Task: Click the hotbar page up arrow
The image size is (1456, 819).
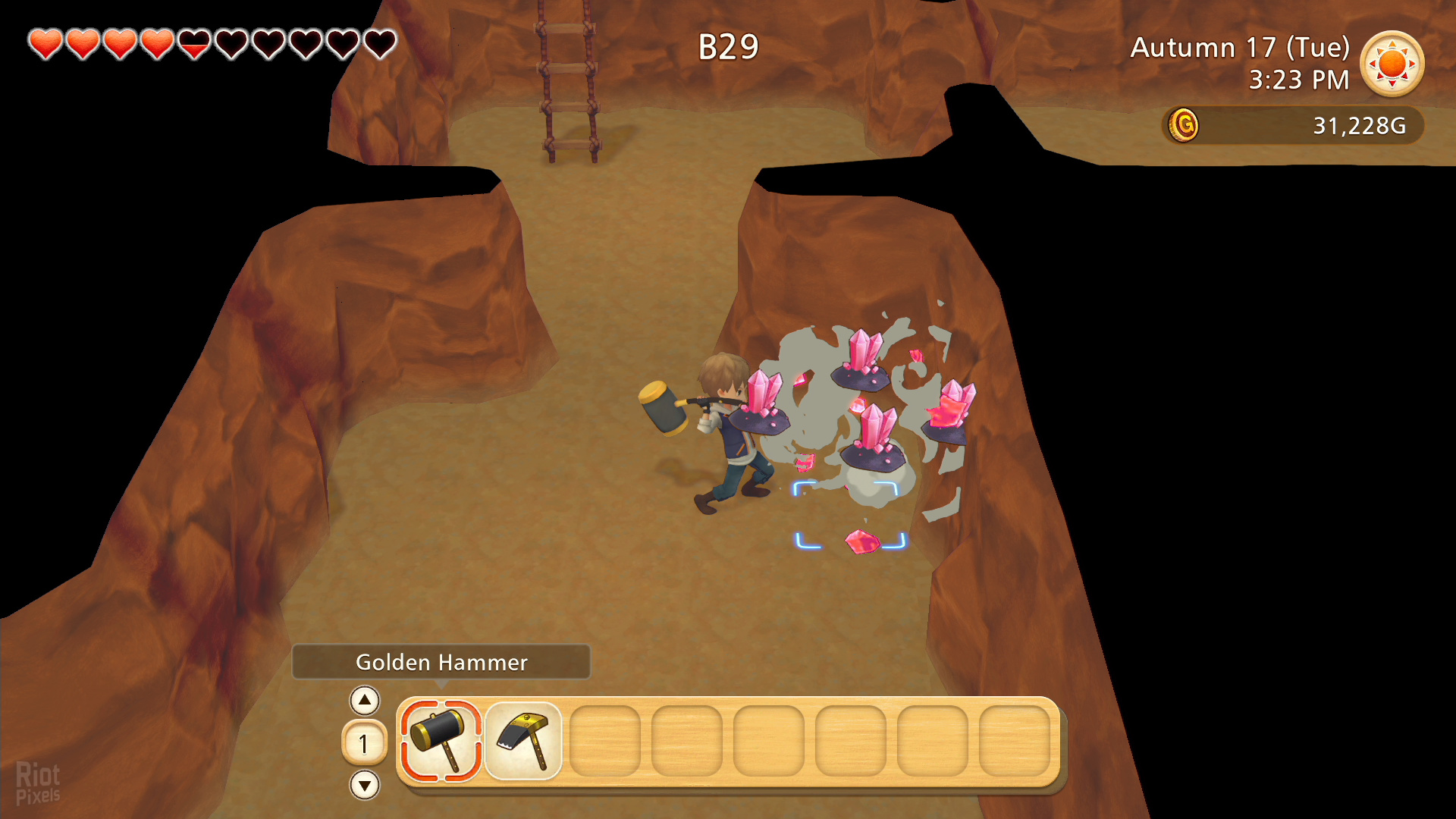Action: pos(365,701)
